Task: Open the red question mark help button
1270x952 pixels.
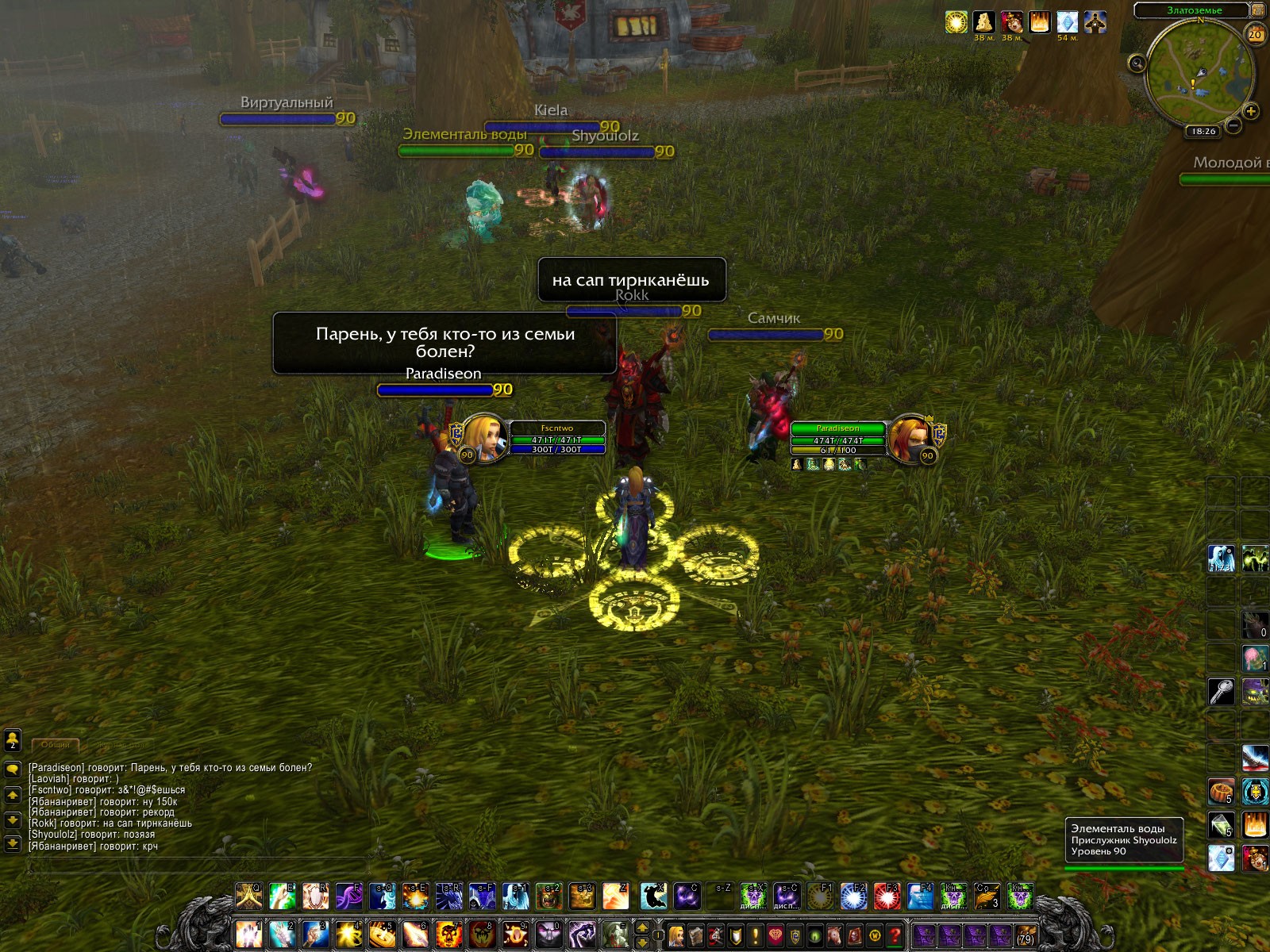Action: pos(895,935)
